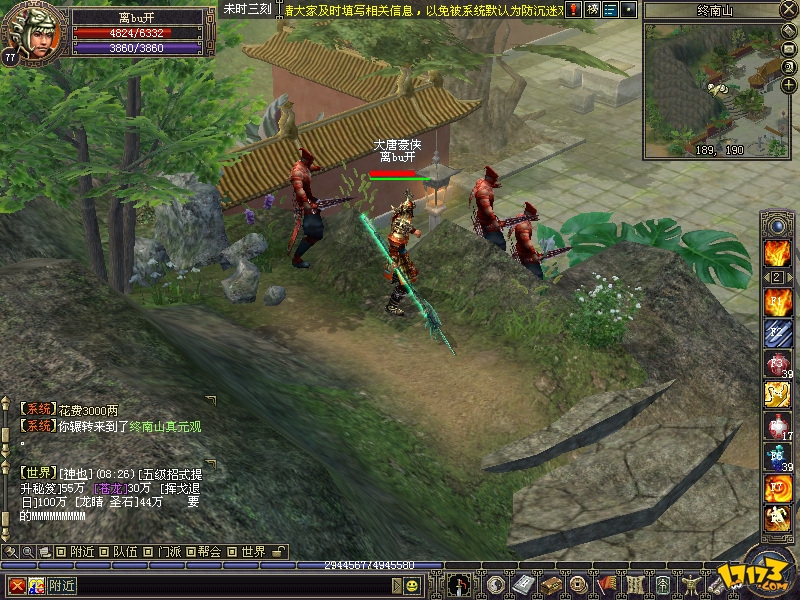Click the chat text input box

click(220, 585)
